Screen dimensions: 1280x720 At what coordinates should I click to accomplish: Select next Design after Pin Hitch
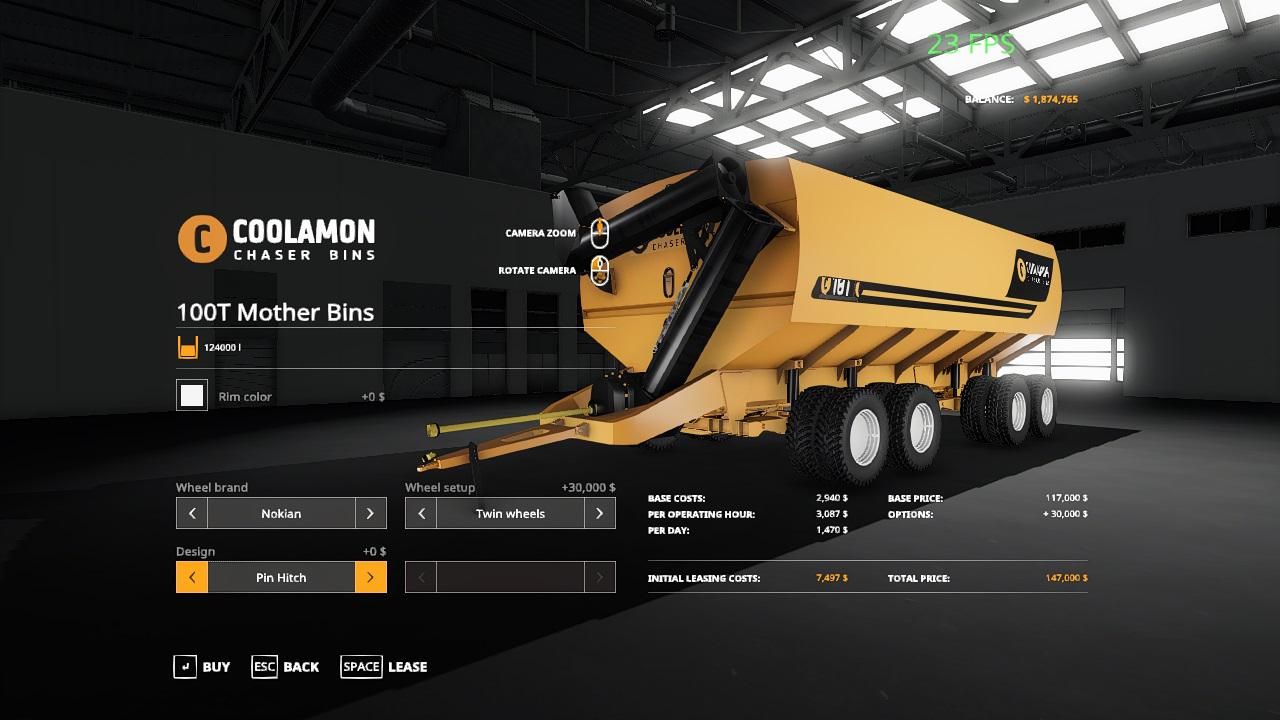370,577
